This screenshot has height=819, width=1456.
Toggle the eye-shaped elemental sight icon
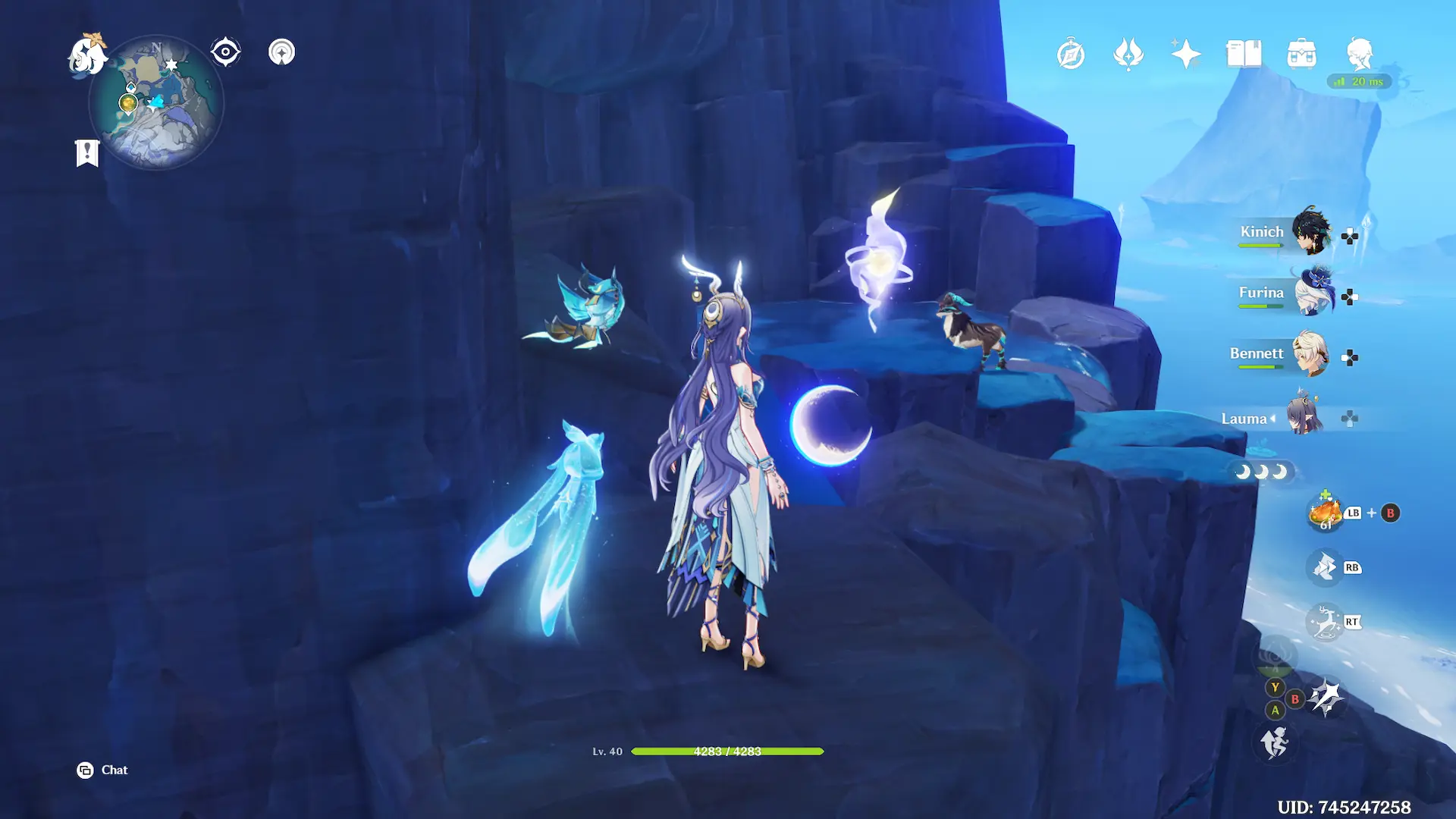(225, 52)
